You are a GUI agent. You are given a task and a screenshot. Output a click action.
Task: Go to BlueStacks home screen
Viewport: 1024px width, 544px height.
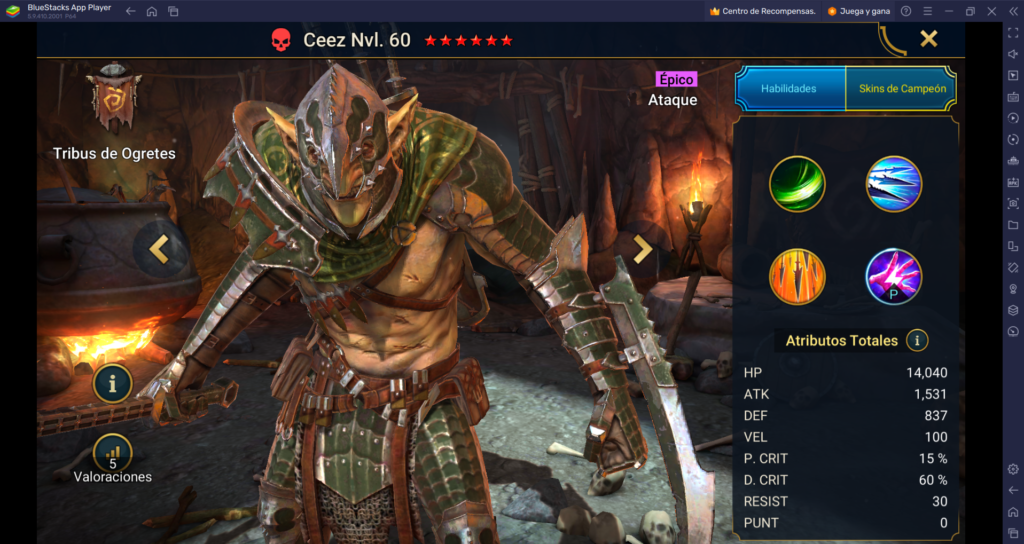pyautogui.click(x=152, y=11)
